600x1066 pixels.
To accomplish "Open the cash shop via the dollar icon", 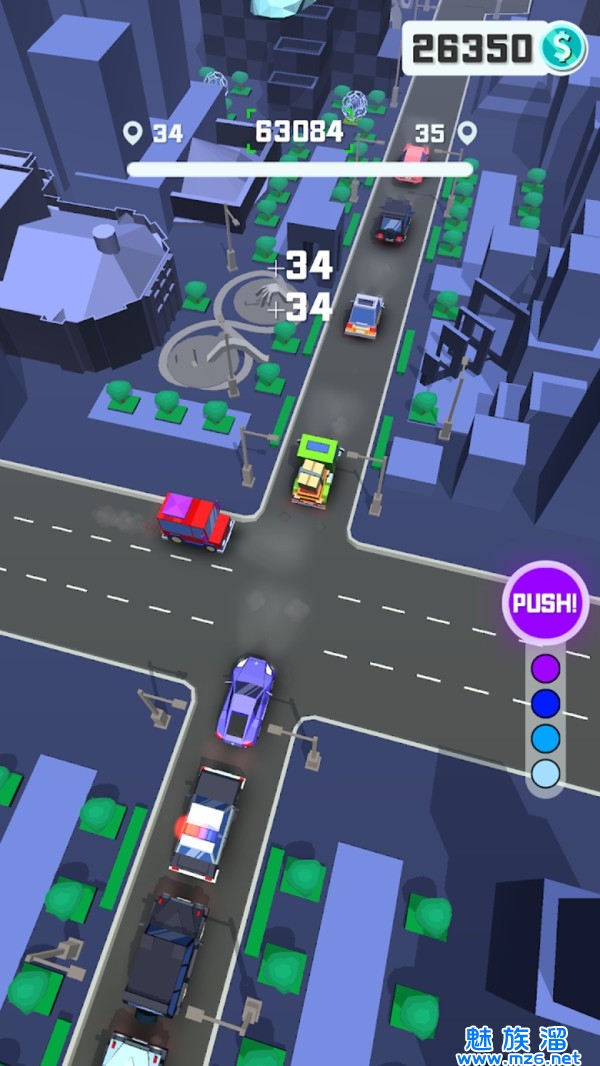I will [x=563, y=48].
